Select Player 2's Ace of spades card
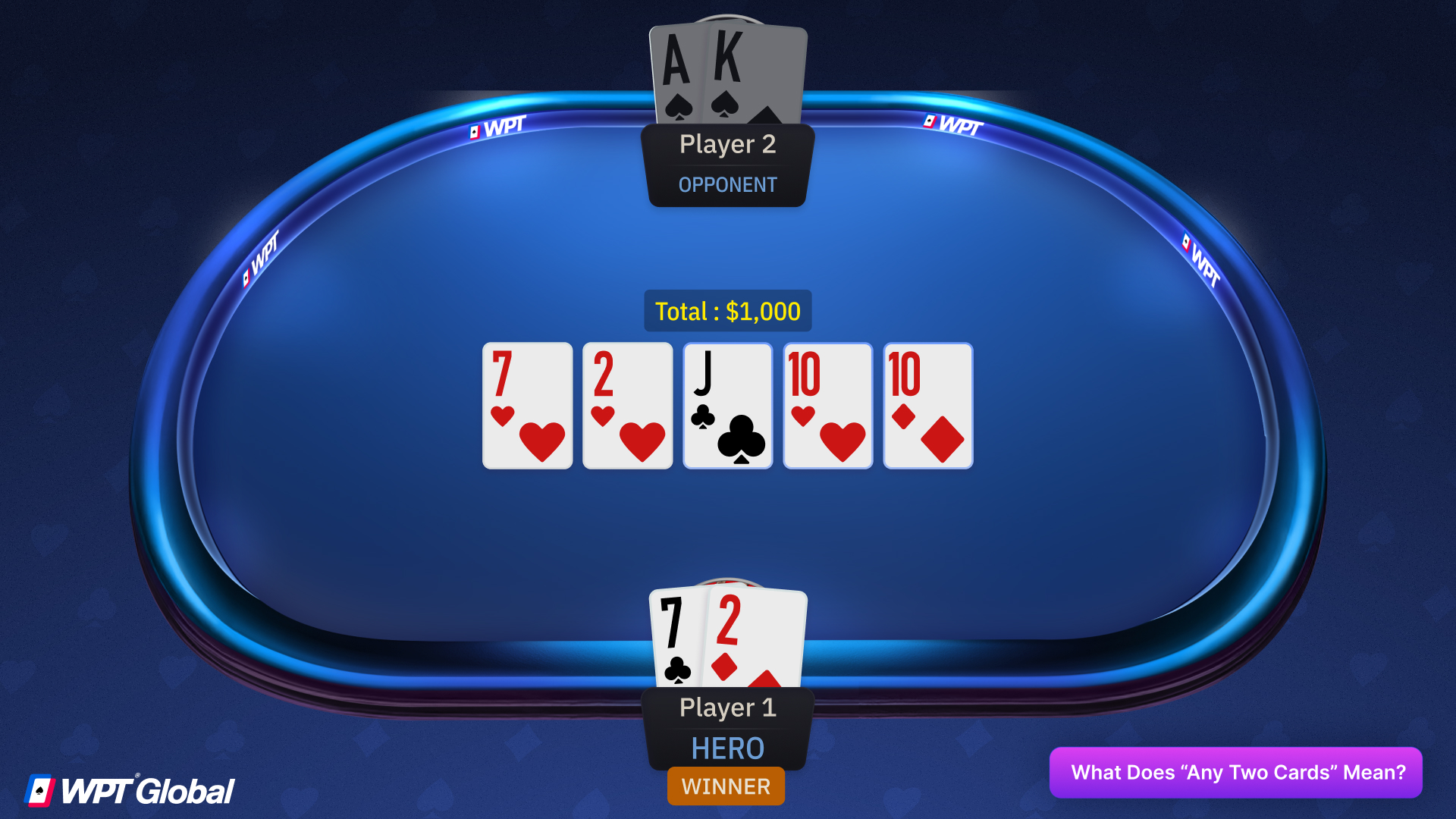Image resolution: width=1456 pixels, height=819 pixels. (679, 72)
